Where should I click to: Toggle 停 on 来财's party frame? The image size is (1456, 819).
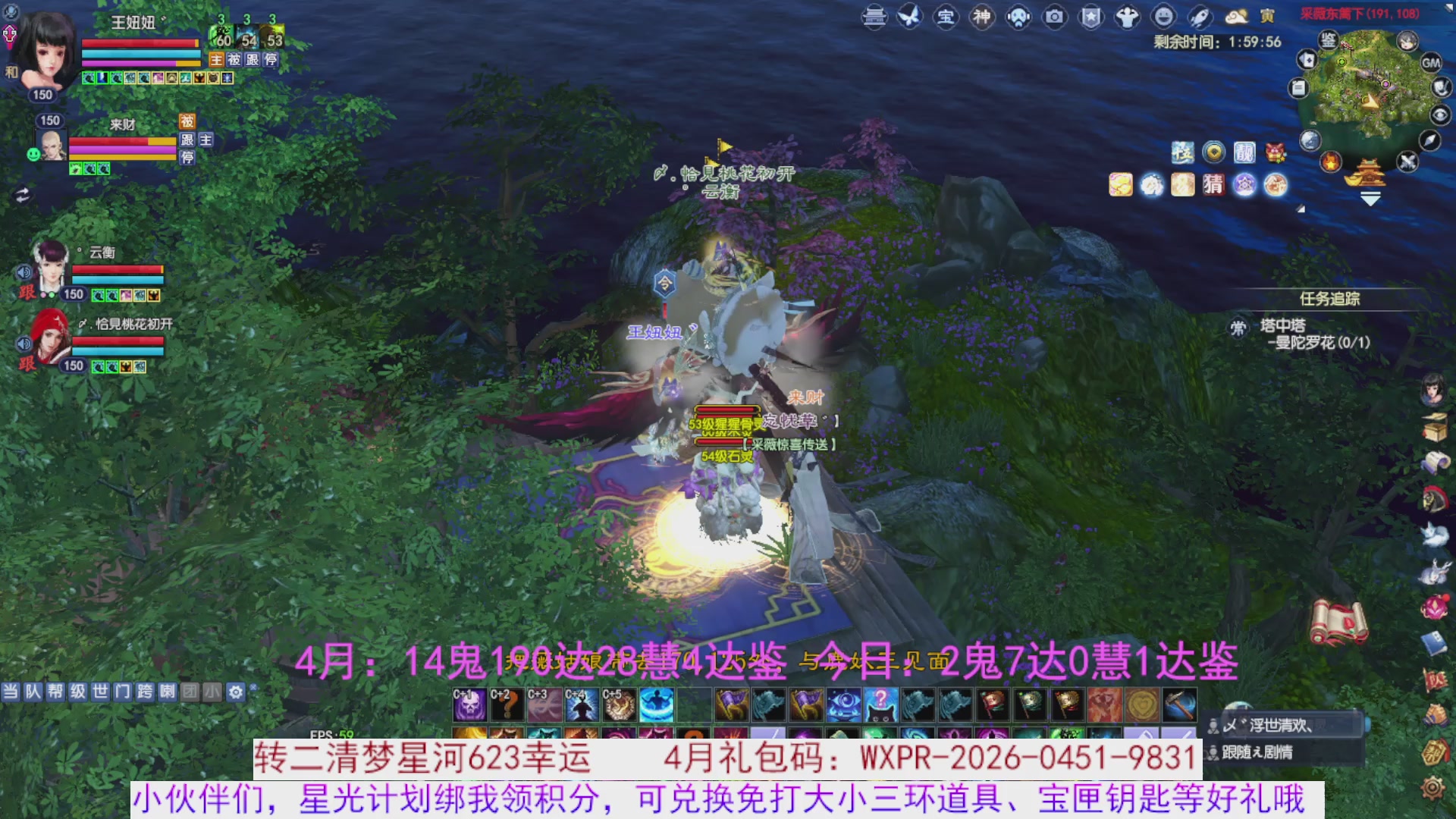pos(186,158)
